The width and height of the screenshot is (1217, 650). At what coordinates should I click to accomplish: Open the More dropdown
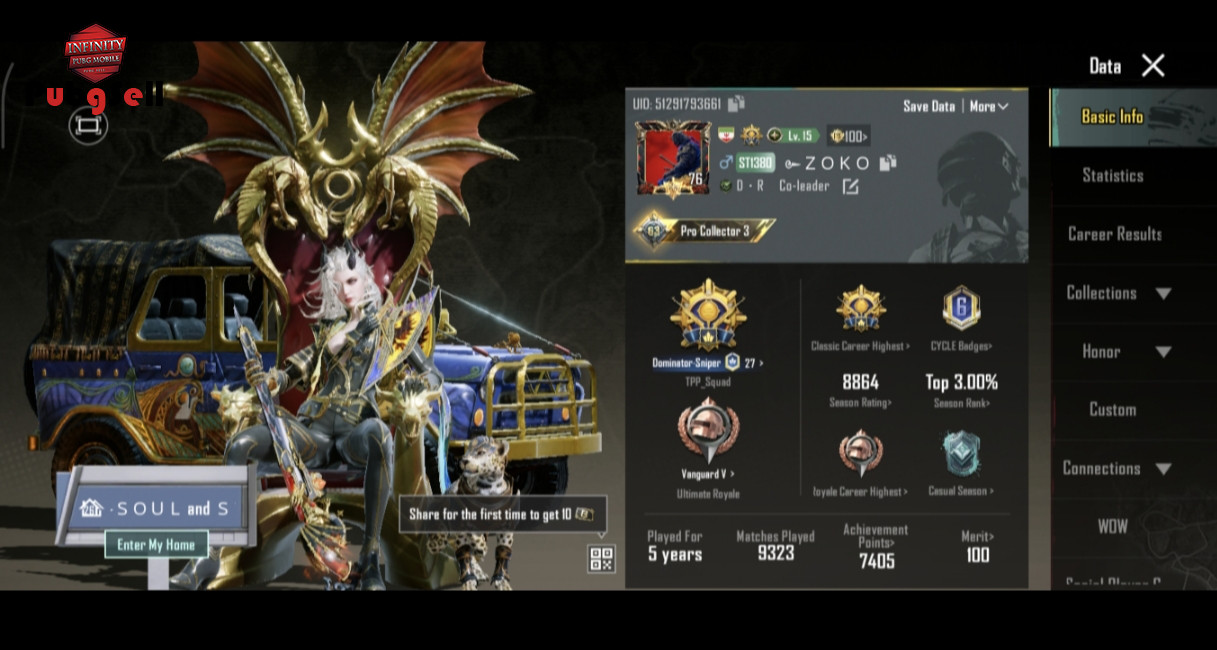[x=988, y=106]
